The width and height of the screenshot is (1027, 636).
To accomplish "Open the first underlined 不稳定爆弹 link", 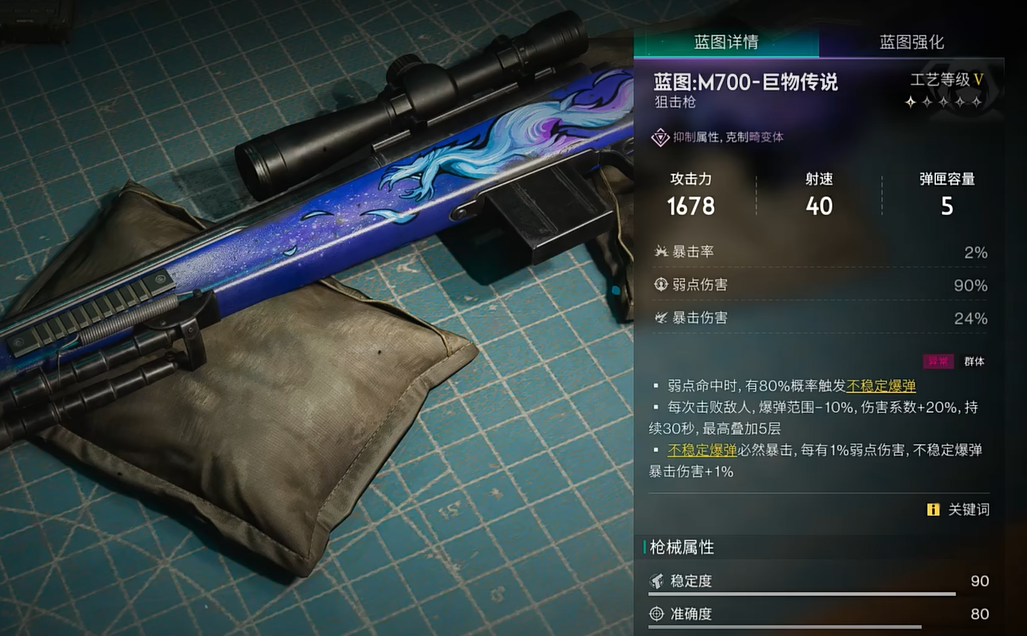I will click(x=881, y=386).
